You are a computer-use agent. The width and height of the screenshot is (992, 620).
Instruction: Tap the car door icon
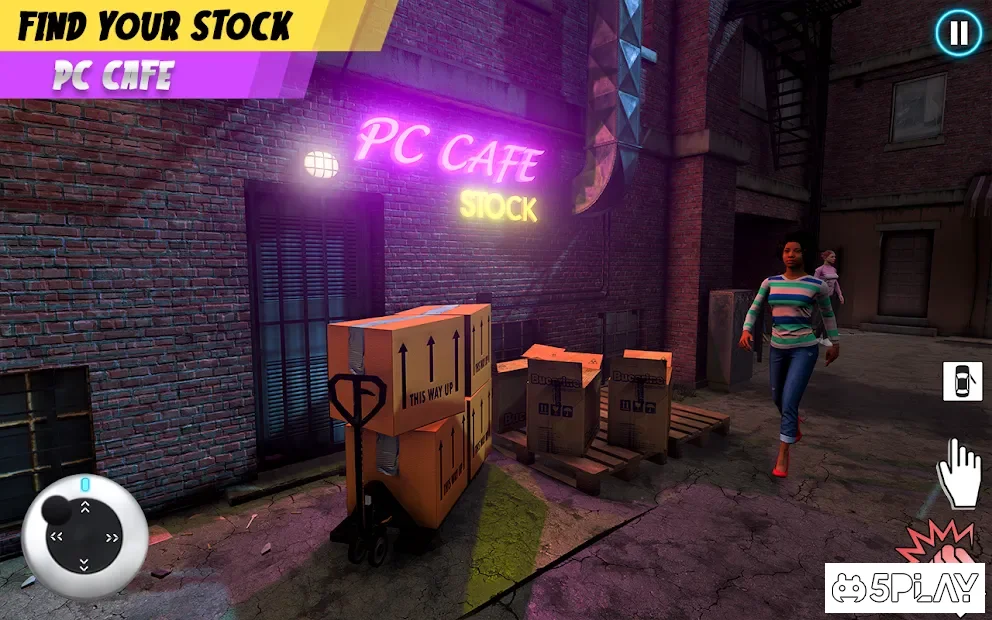click(x=962, y=381)
